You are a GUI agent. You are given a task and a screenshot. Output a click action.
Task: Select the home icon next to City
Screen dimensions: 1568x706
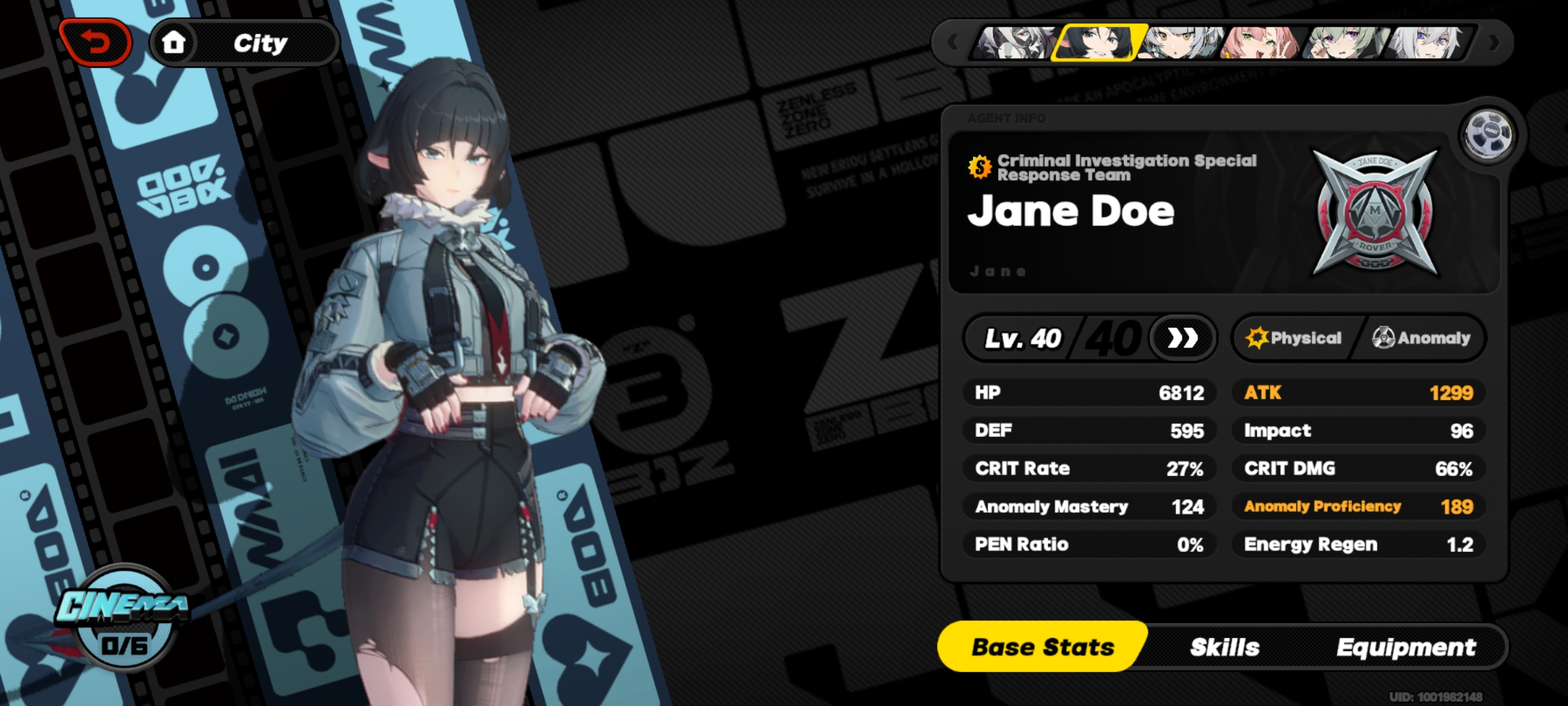[175, 43]
